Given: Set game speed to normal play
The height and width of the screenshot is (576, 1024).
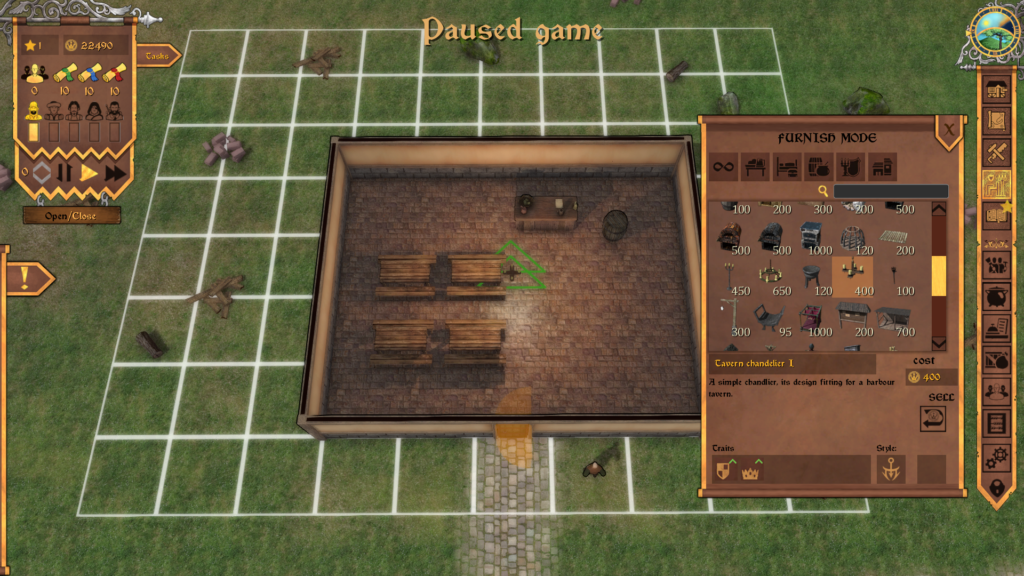Looking at the screenshot, I should [x=89, y=173].
